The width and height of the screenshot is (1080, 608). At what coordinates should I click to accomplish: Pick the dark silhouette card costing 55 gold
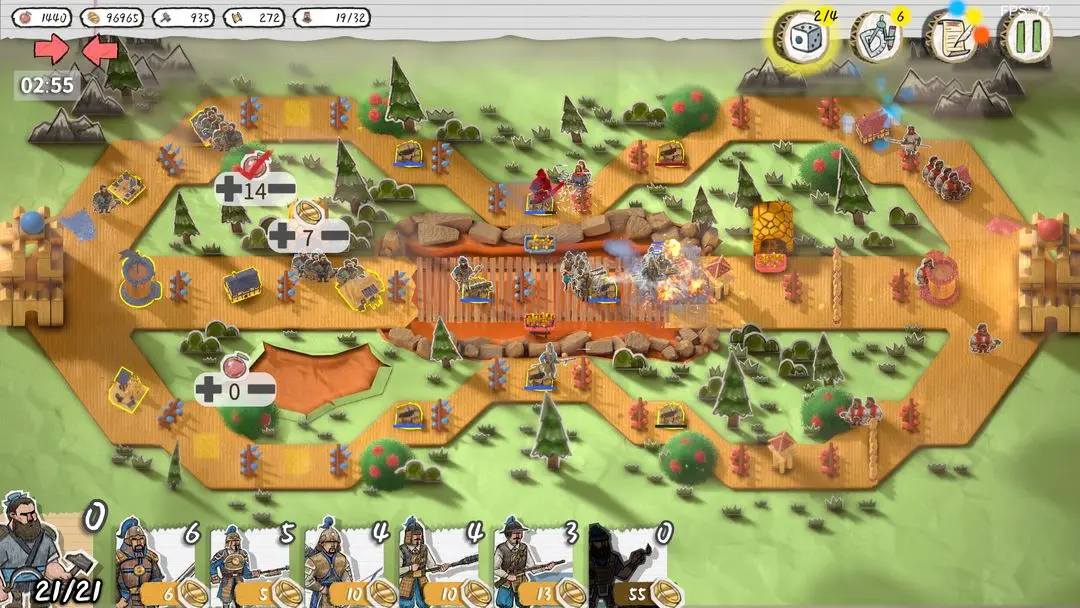tap(630, 564)
